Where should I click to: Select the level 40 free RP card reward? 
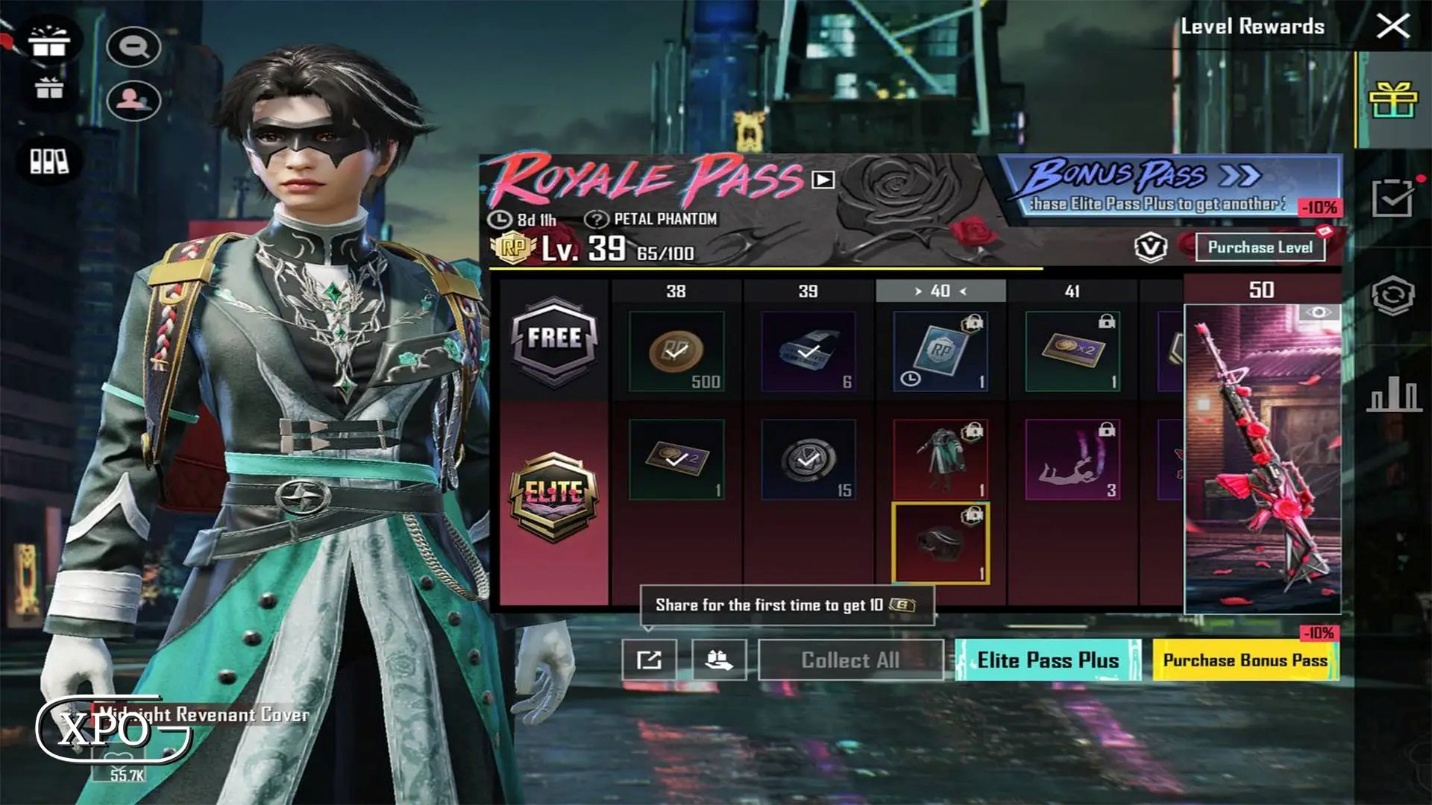pyautogui.click(x=940, y=351)
